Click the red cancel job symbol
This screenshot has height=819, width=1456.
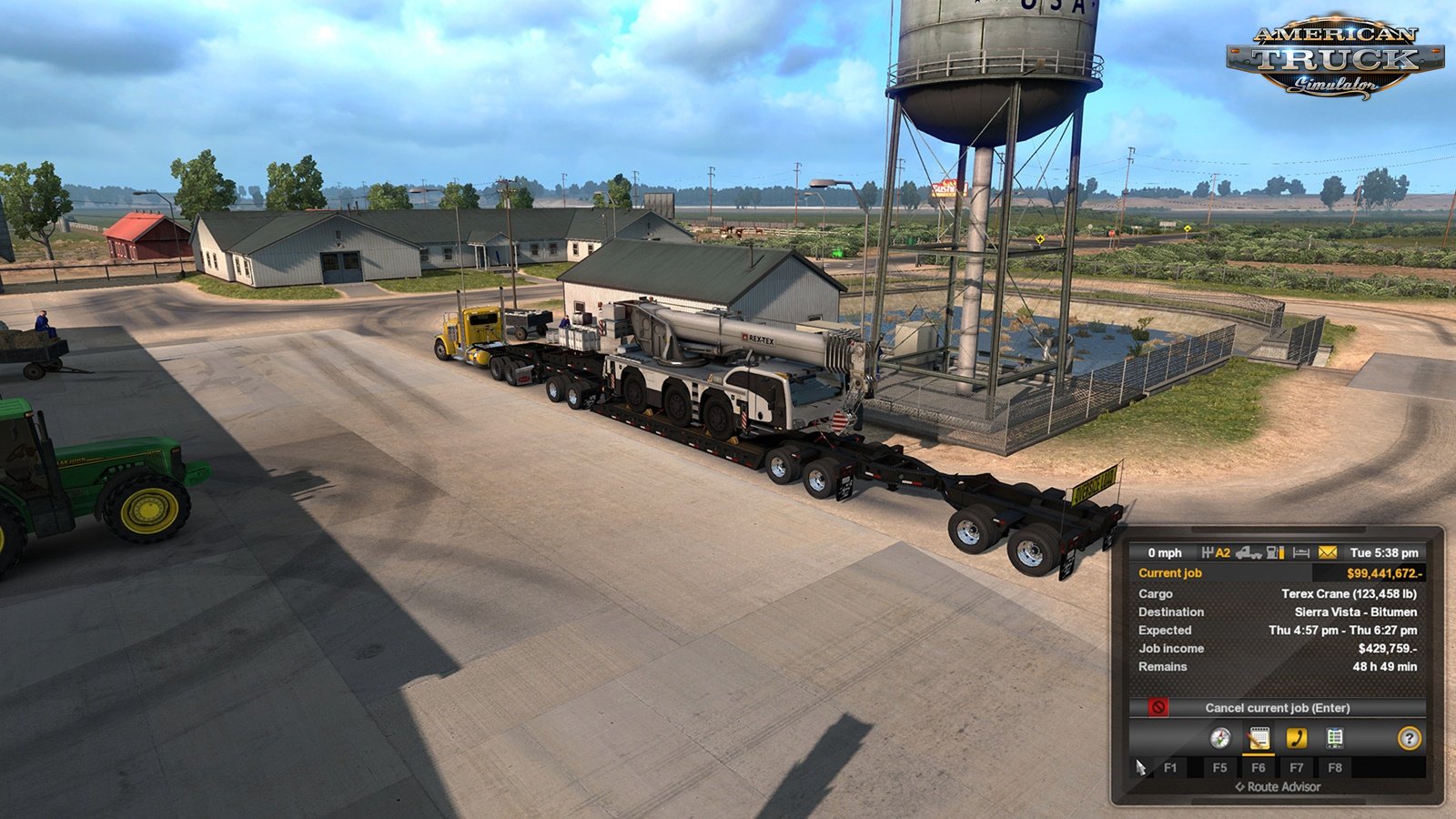(x=1158, y=707)
